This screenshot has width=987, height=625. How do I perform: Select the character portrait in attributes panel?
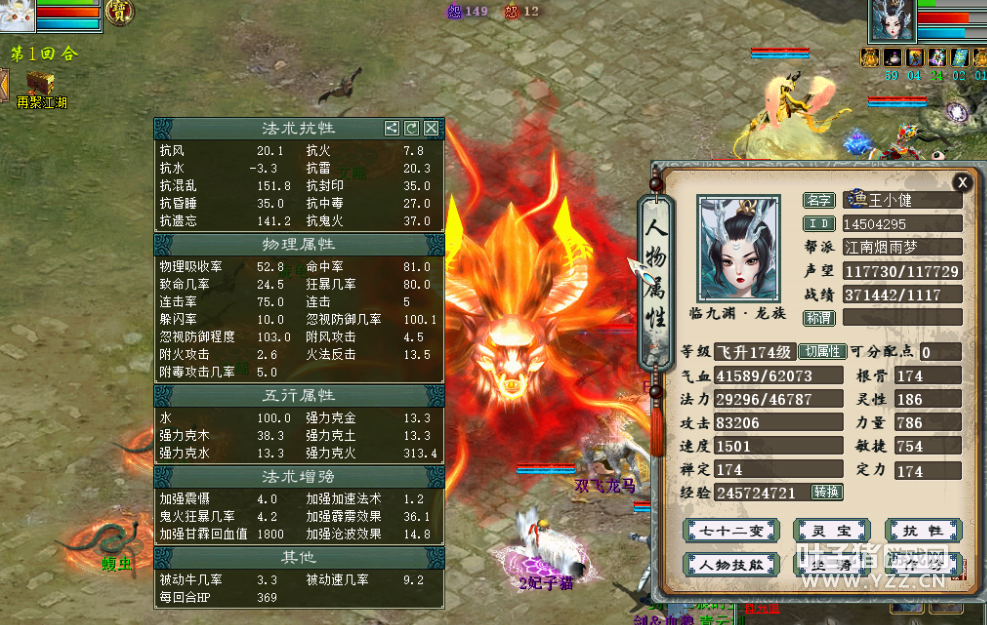coord(740,247)
